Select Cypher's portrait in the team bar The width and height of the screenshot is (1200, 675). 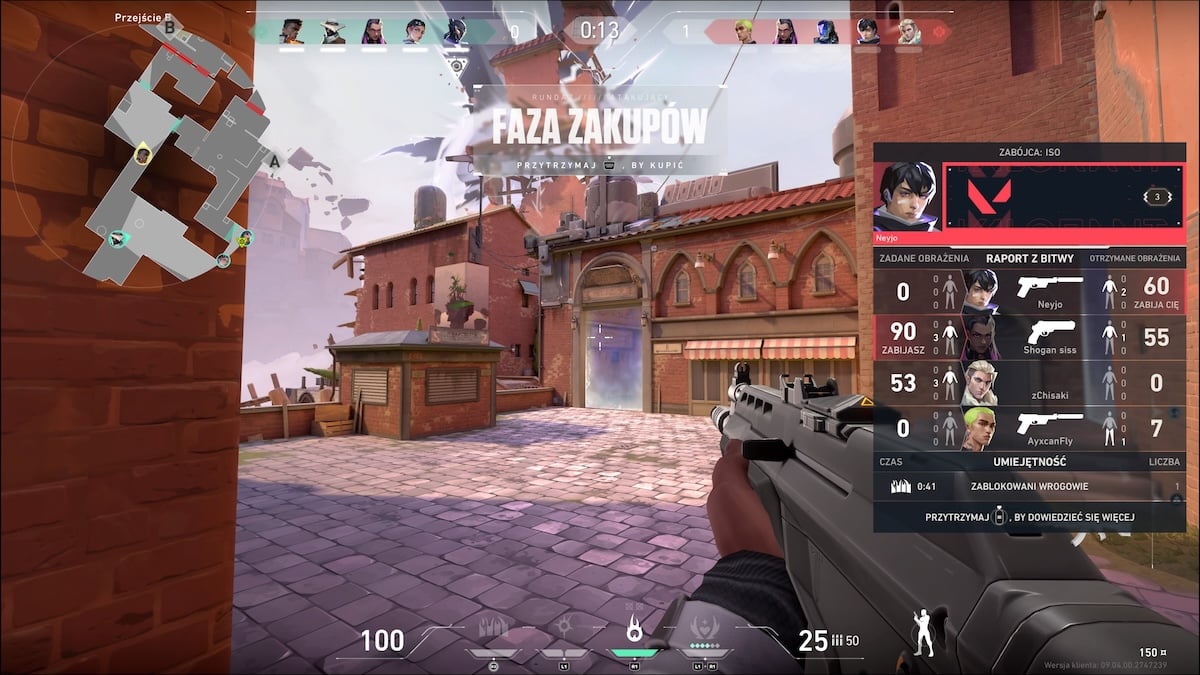click(333, 32)
